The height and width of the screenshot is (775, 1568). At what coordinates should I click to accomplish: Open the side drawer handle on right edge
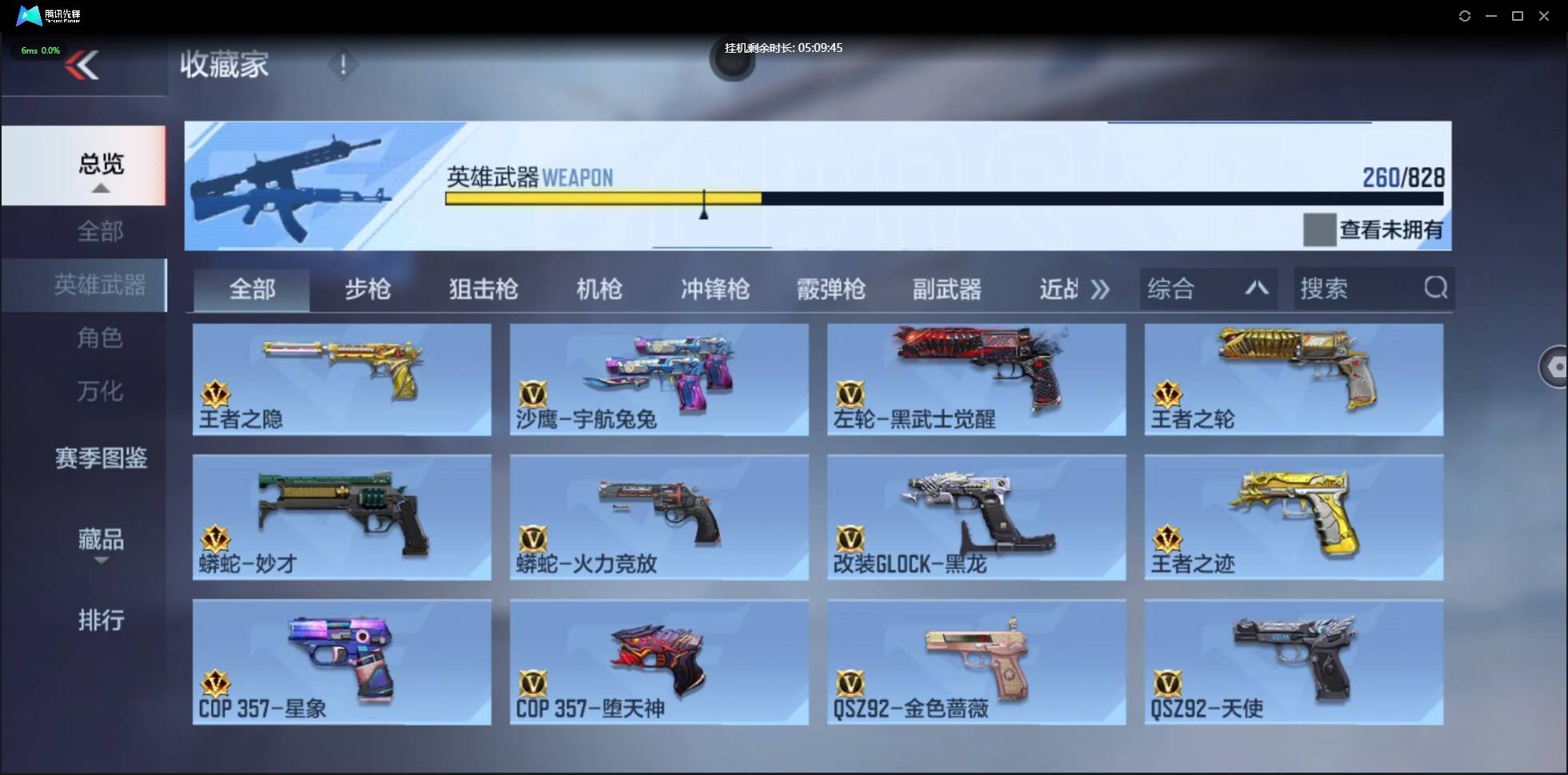point(1556,367)
